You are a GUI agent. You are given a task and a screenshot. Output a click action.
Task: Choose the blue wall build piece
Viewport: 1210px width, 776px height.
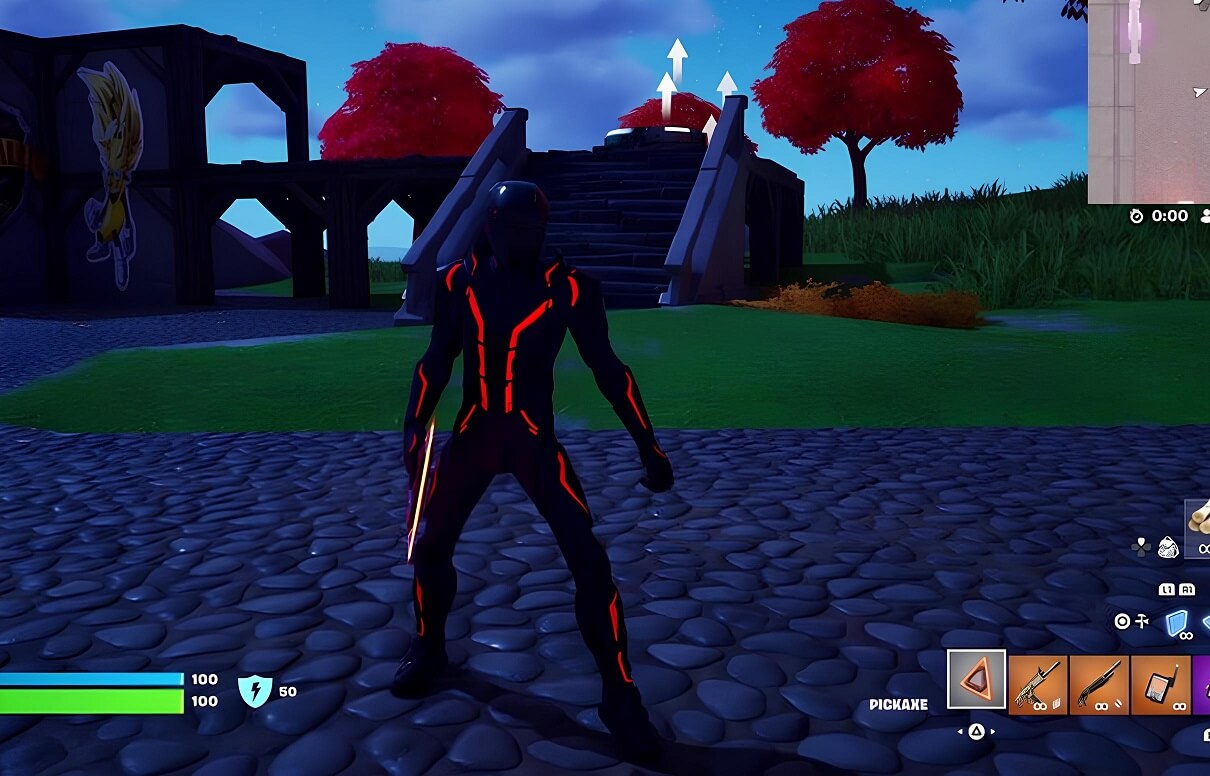tap(1176, 623)
